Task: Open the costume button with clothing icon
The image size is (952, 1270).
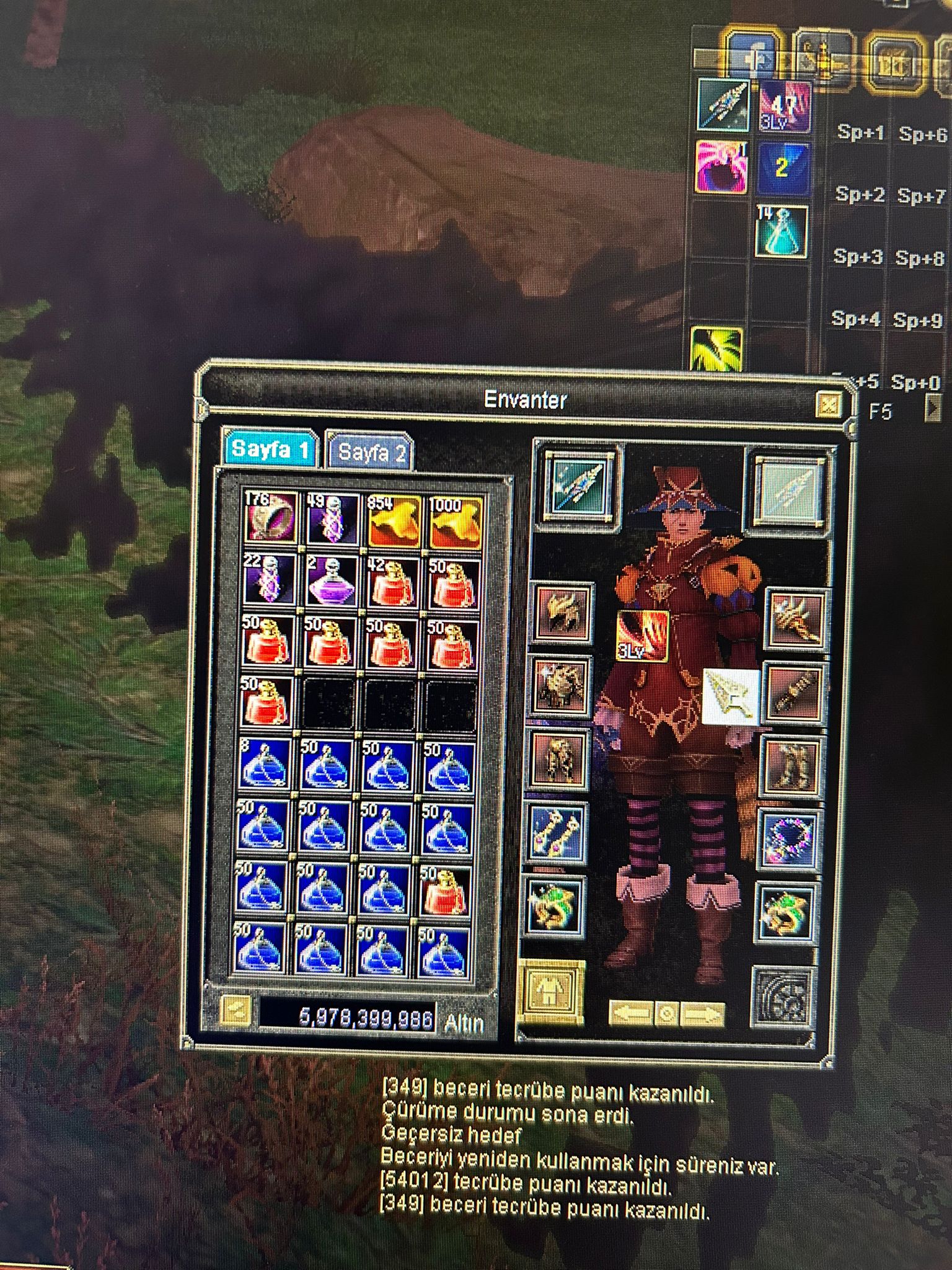Action: click(550, 990)
